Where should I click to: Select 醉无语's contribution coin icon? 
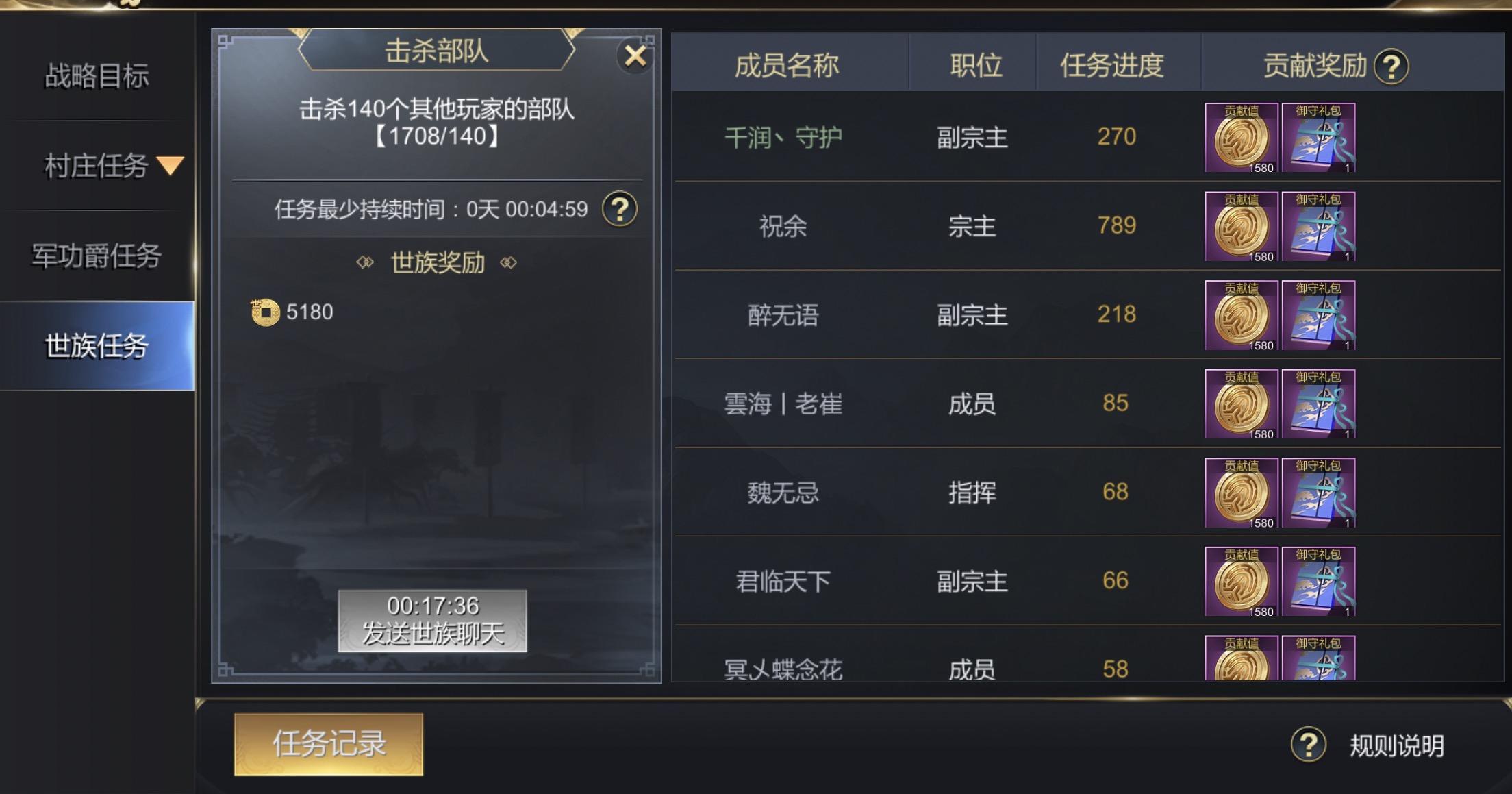[x=1239, y=315]
